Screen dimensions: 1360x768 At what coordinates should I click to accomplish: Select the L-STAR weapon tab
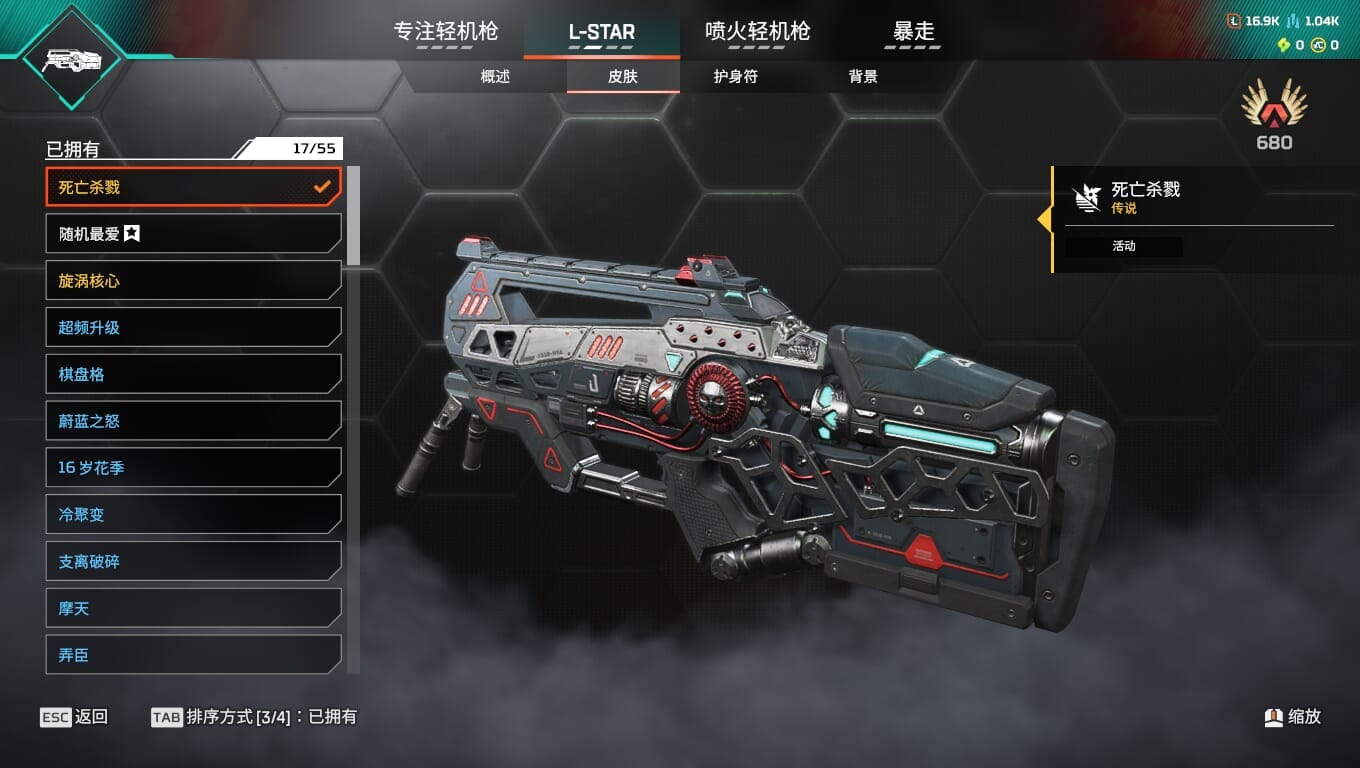601,32
